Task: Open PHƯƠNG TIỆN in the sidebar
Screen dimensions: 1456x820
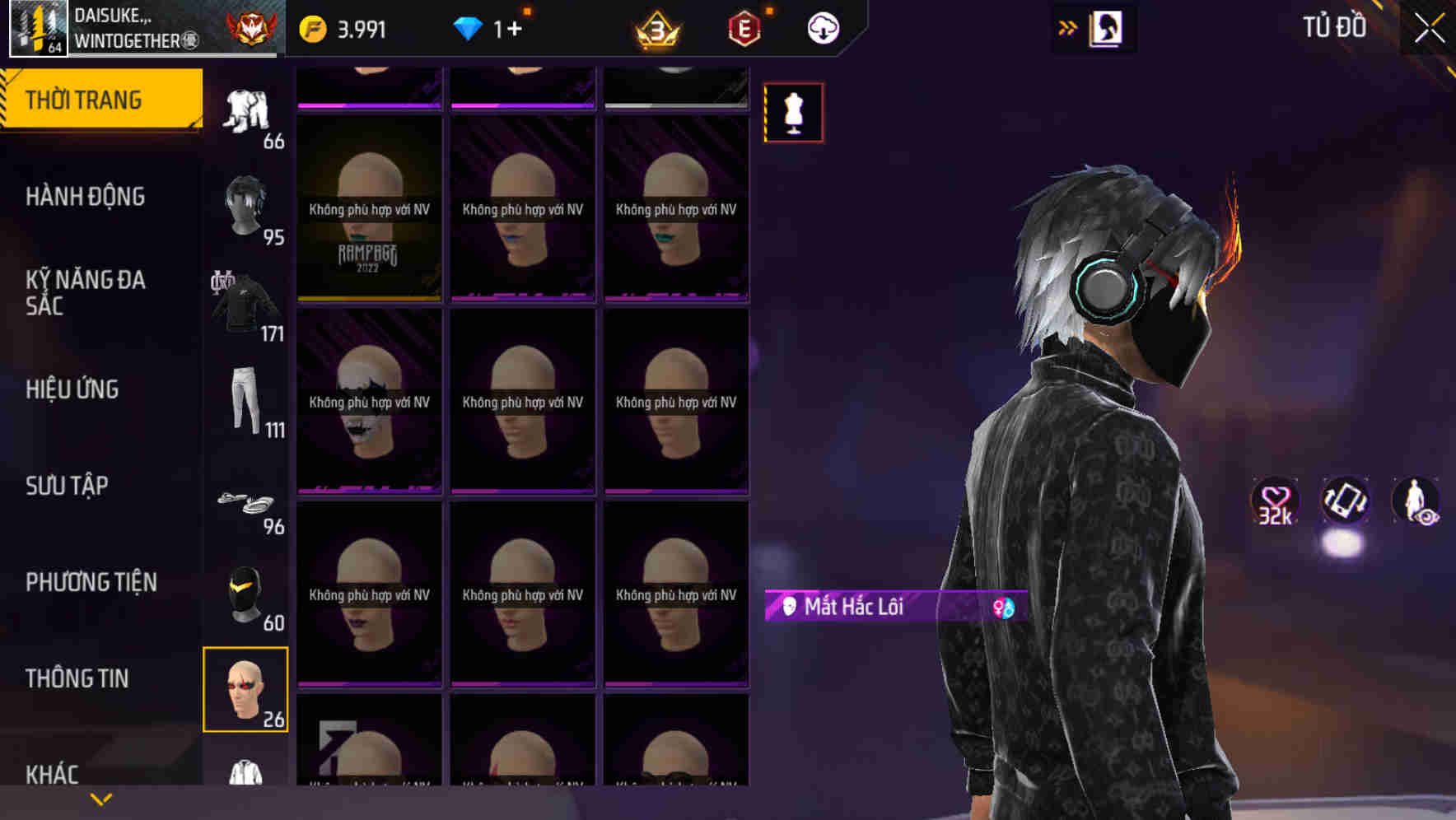Action: tap(91, 581)
